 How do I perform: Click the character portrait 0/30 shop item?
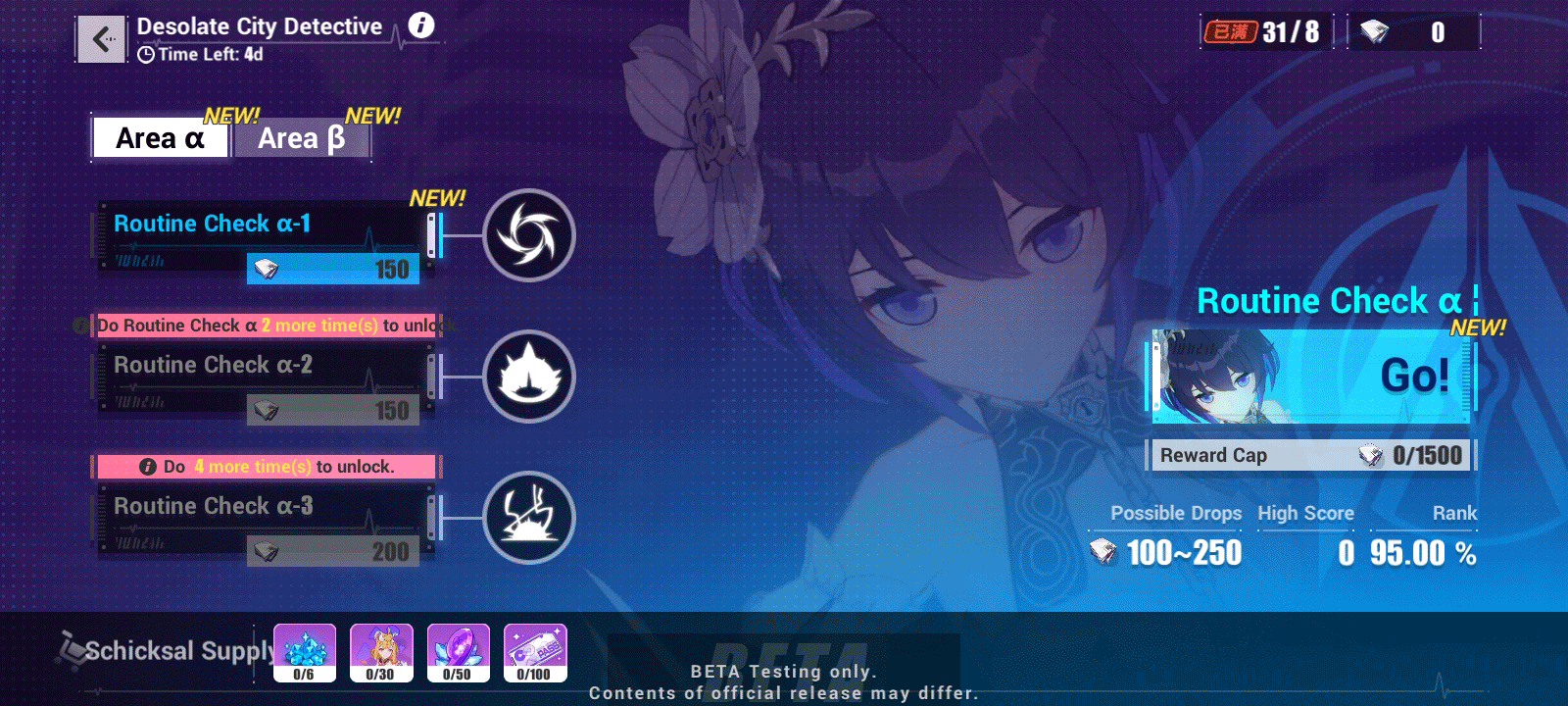pos(382,651)
